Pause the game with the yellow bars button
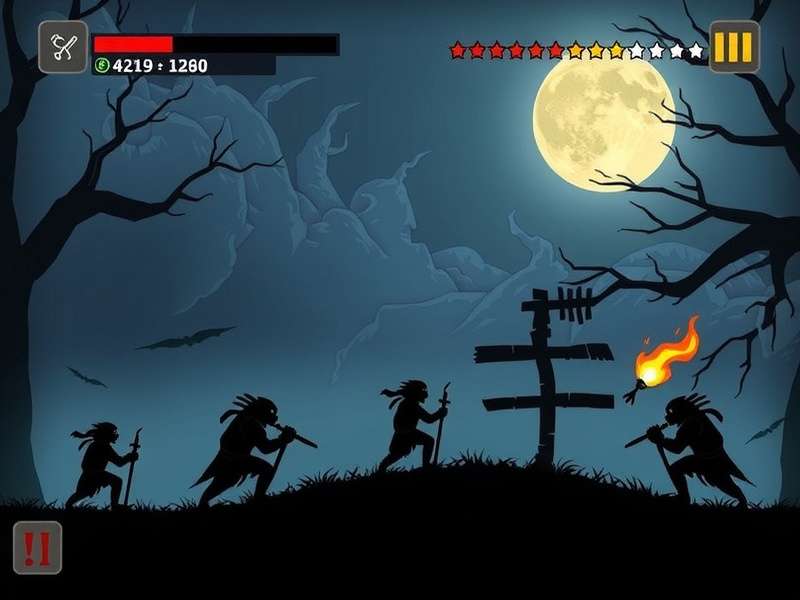 coord(735,47)
